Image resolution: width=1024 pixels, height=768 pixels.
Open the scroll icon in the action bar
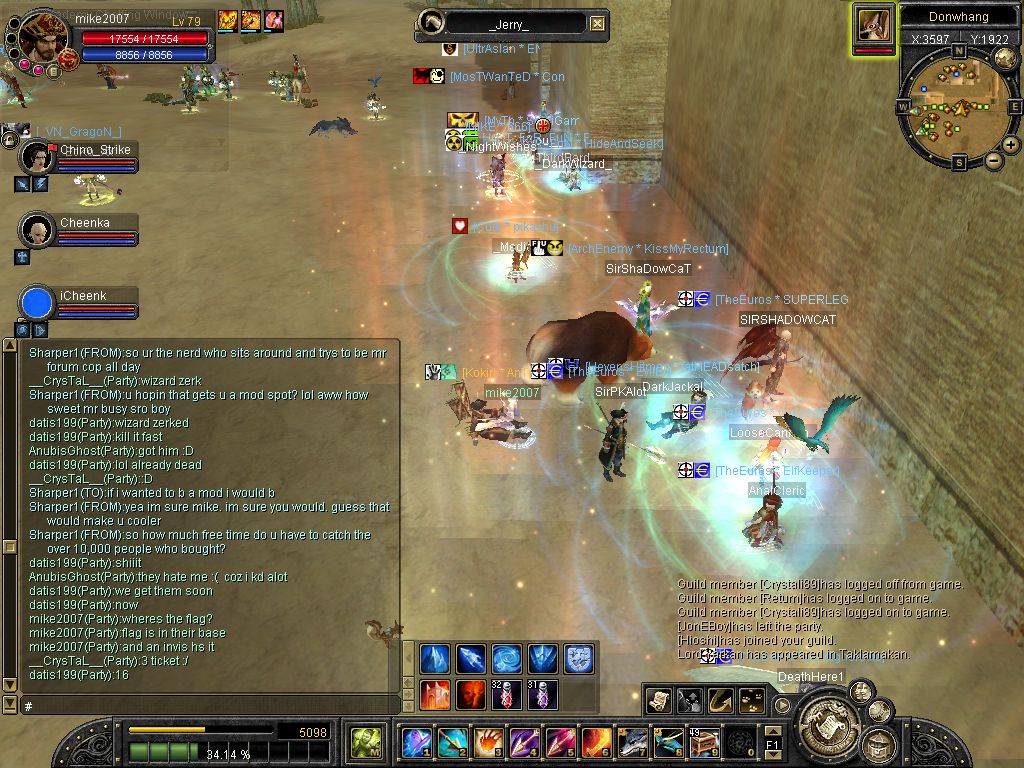658,701
